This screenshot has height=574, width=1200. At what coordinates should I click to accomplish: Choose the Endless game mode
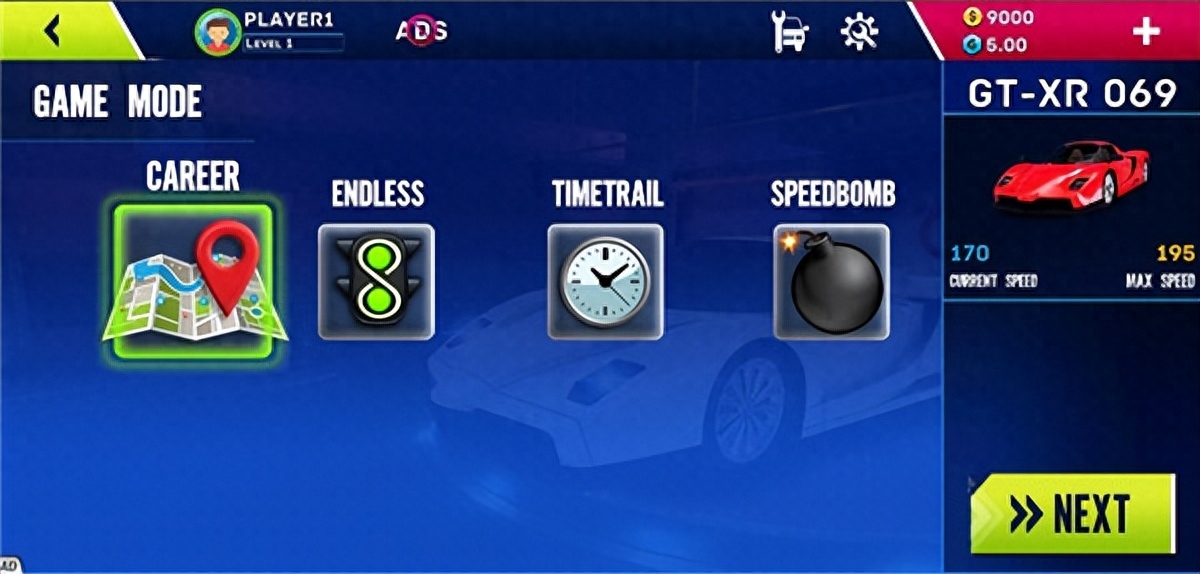pos(376,282)
